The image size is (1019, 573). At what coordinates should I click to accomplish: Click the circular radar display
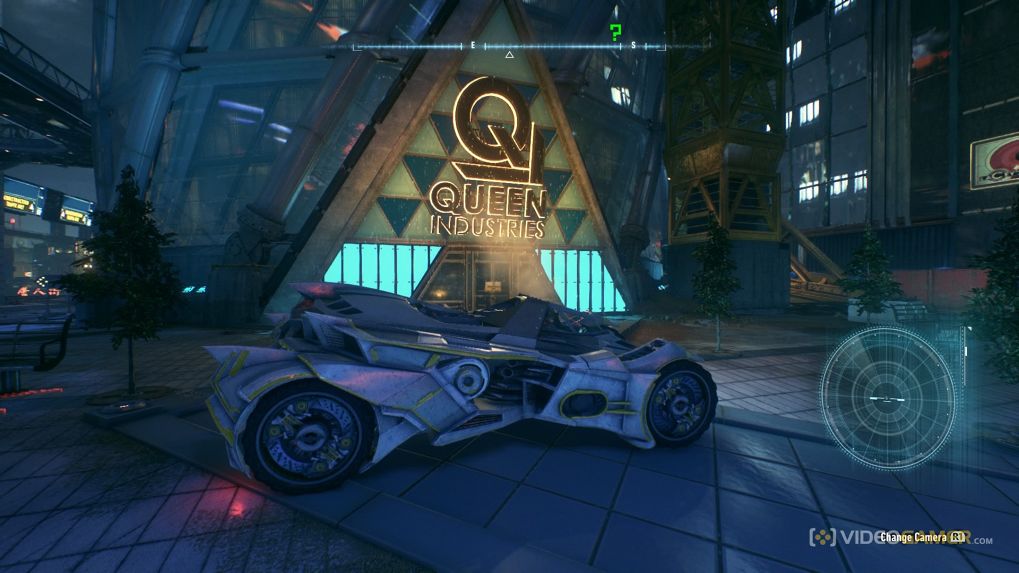click(888, 397)
